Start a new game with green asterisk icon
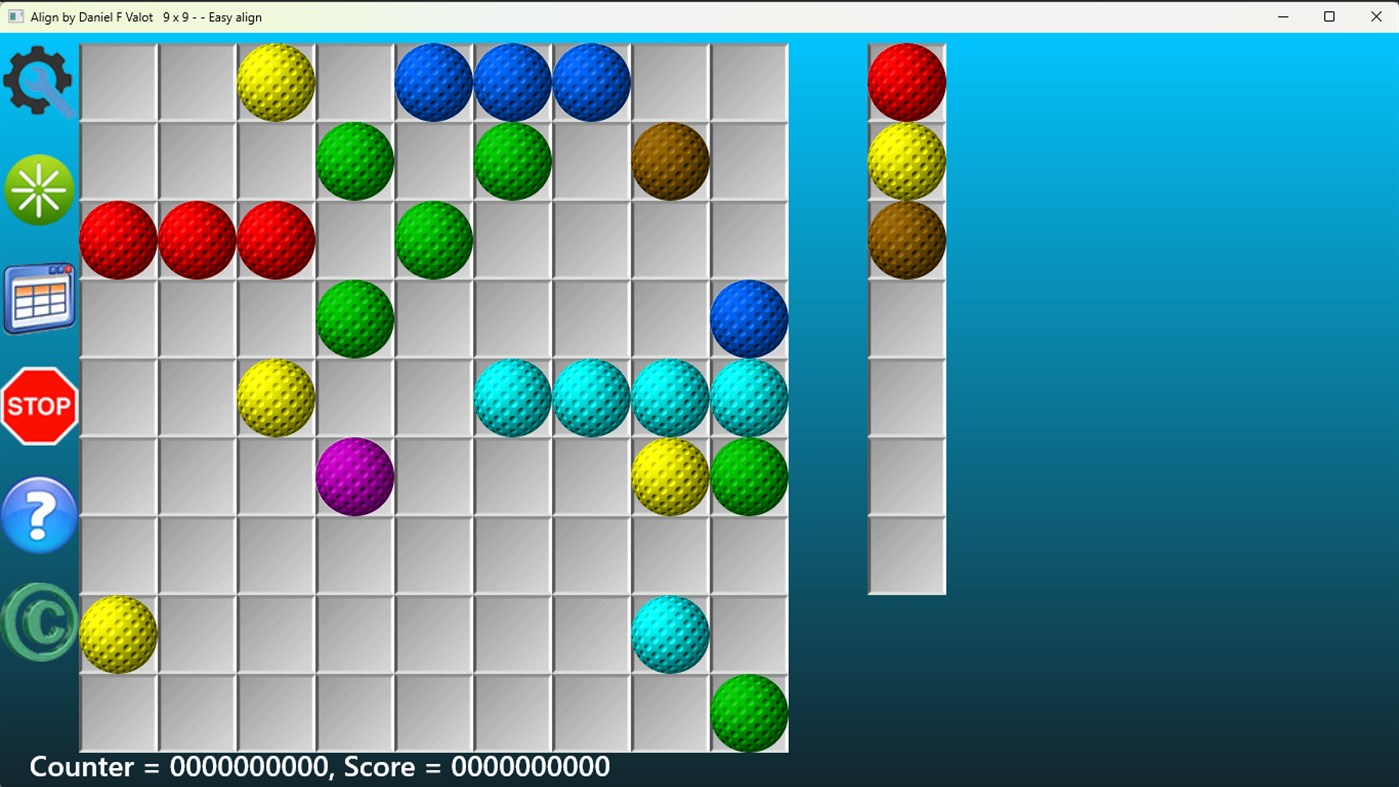 (x=40, y=188)
